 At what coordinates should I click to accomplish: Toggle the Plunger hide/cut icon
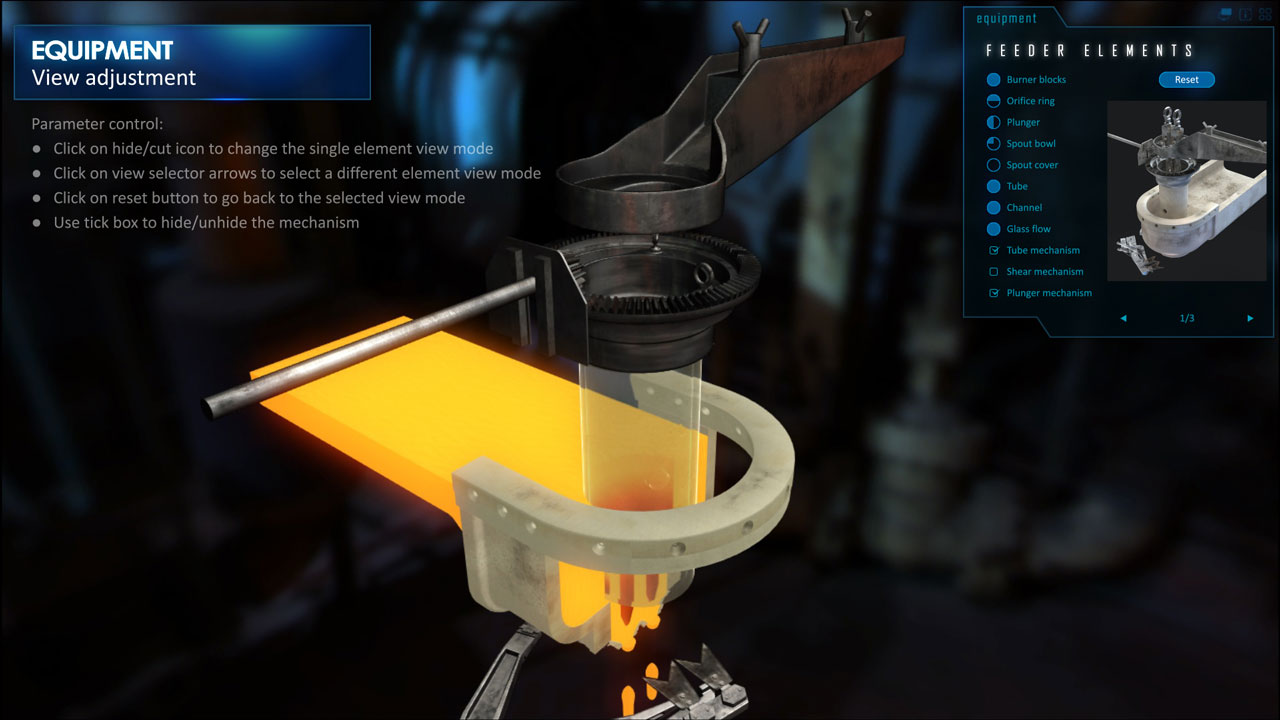[994, 122]
